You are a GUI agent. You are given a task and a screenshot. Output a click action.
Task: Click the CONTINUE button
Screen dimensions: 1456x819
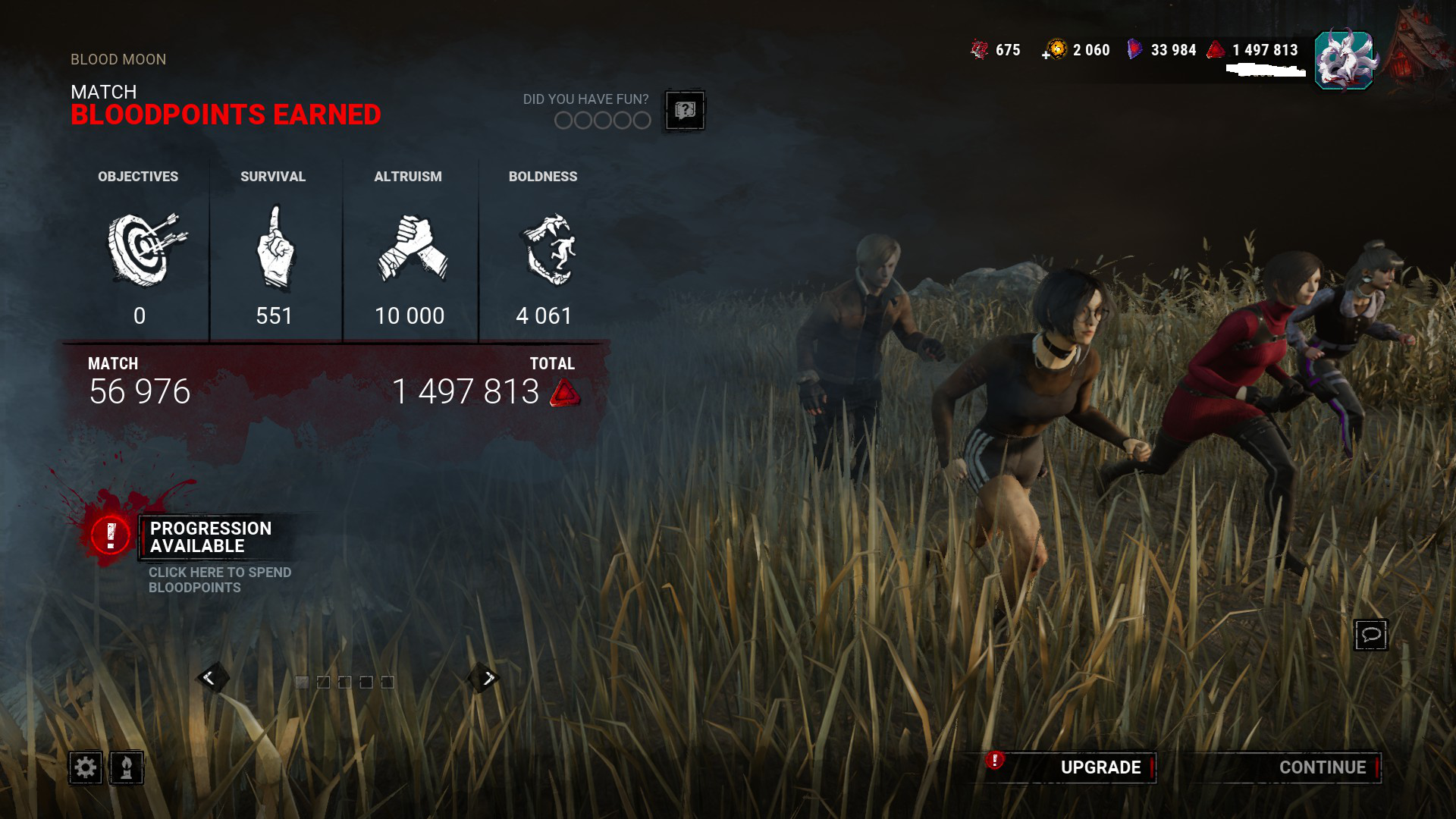1322,767
